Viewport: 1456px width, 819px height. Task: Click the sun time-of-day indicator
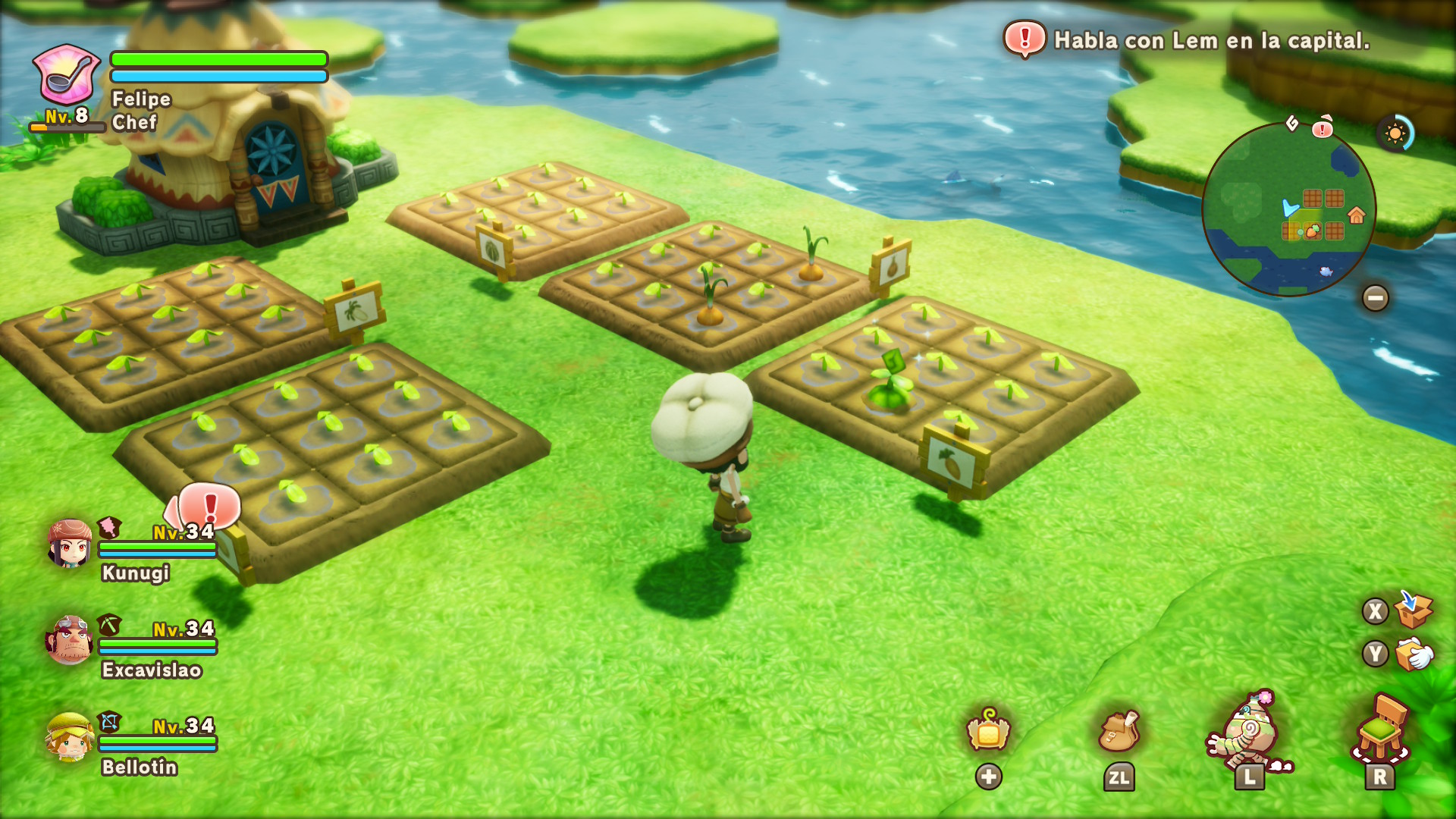(1395, 134)
